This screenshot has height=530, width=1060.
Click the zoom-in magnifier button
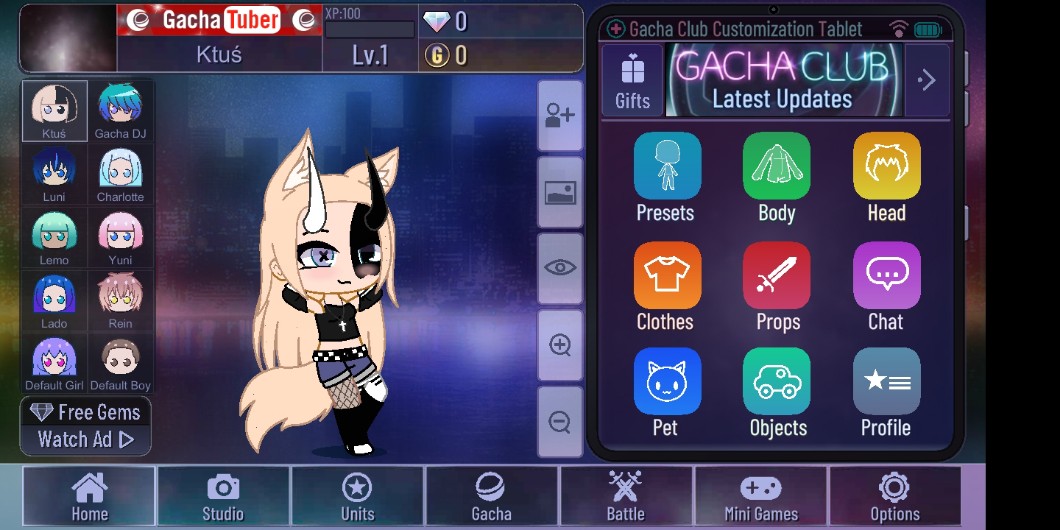(560, 346)
